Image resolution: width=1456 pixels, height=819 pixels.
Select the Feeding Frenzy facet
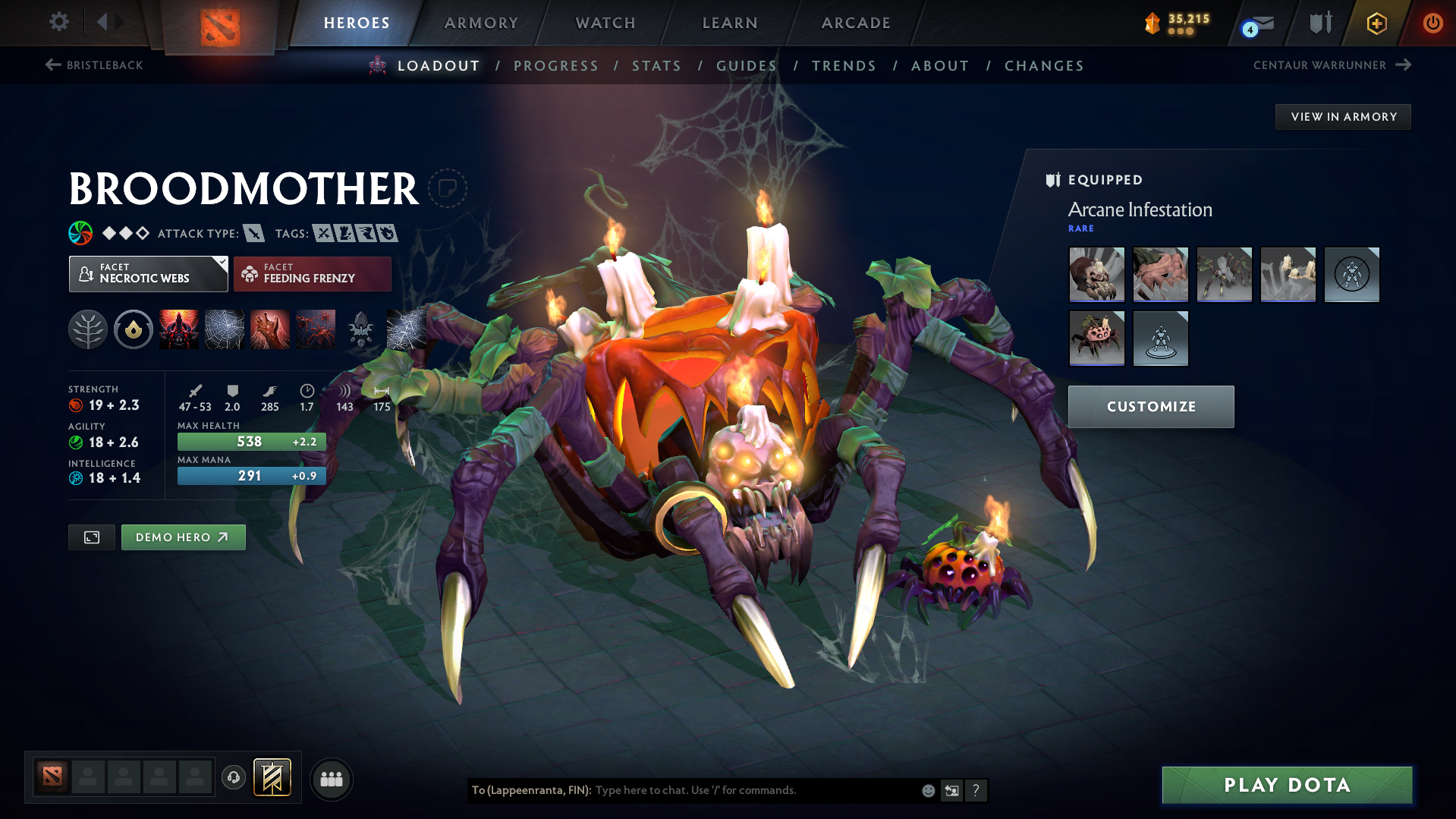[x=312, y=273]
